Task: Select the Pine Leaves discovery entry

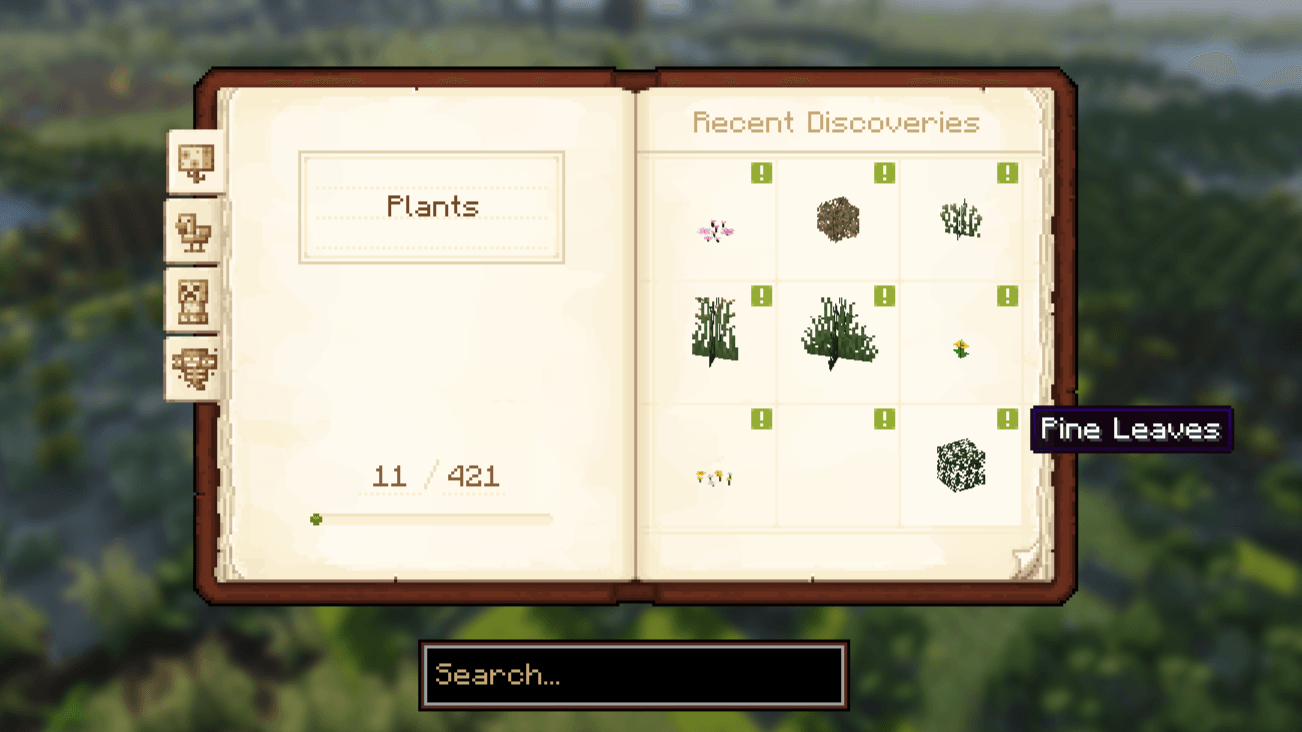Action: (961, 465)
